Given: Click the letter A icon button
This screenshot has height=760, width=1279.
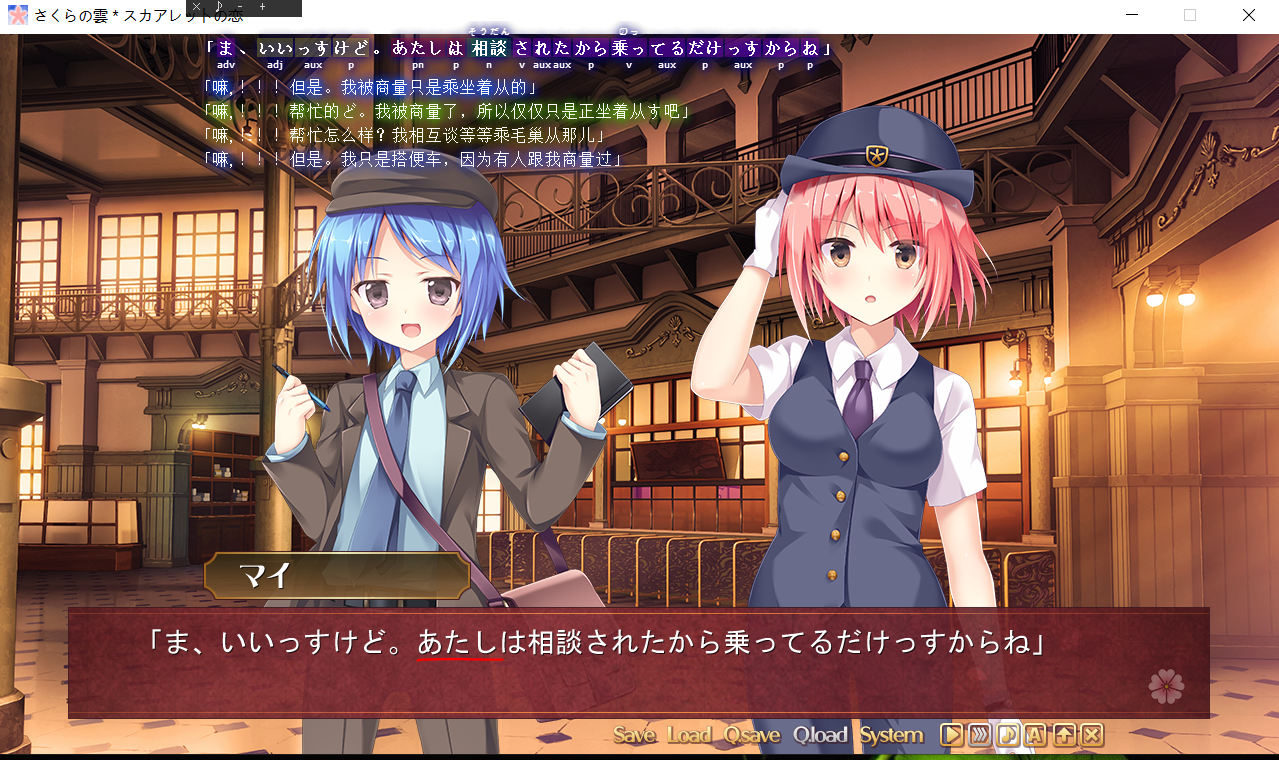Looking at the screenshot, I should (x=1036, y=736).
